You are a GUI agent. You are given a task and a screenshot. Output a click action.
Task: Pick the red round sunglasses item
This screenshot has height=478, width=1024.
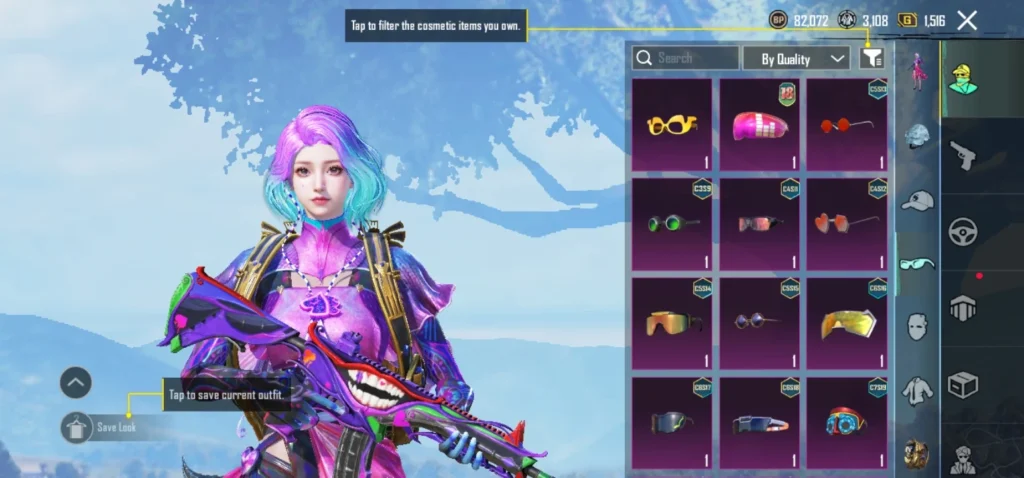coord(848,125)
